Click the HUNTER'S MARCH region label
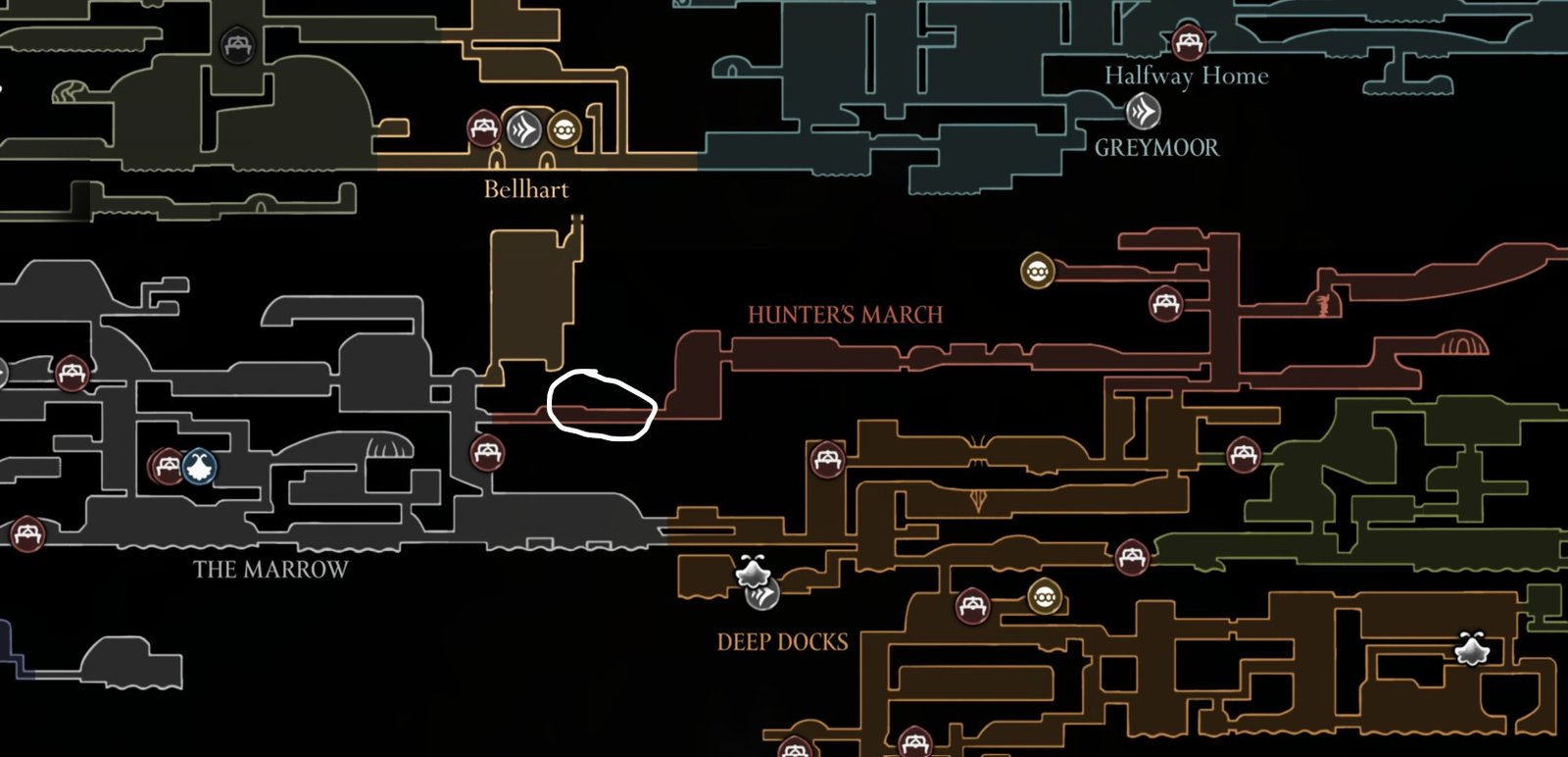Image resolution: width=1568 pixels, height=757 pixels. coord(845,315)
